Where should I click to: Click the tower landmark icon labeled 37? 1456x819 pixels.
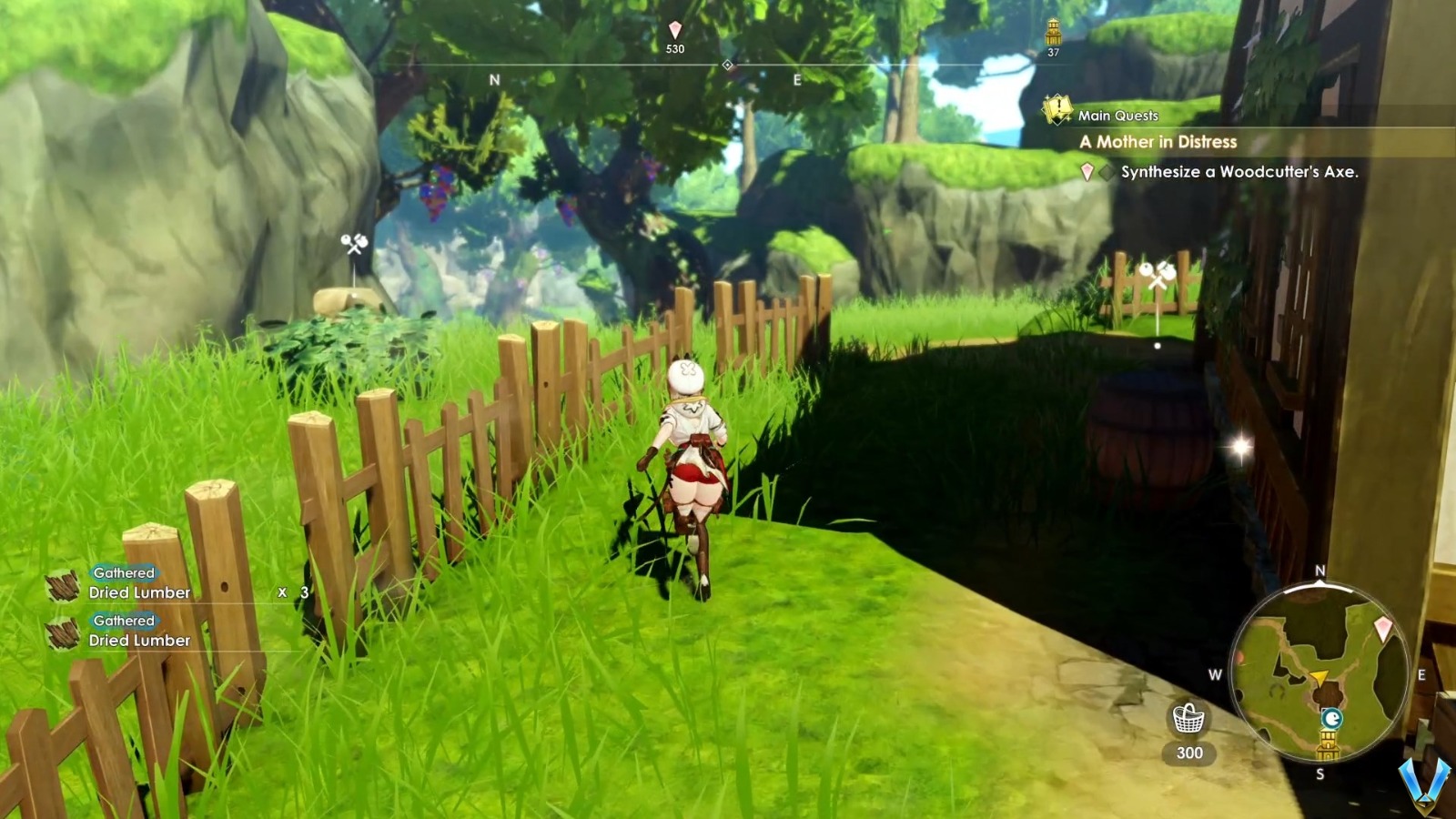click(x=1053, y=33)
